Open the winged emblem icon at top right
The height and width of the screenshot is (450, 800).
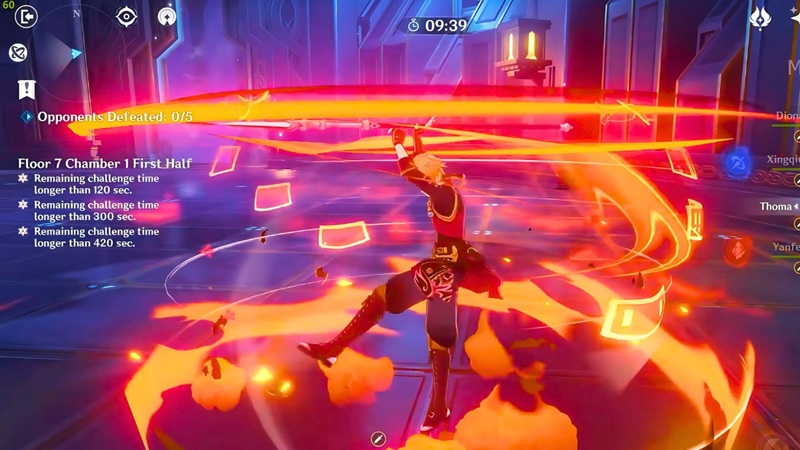[760, 18]
